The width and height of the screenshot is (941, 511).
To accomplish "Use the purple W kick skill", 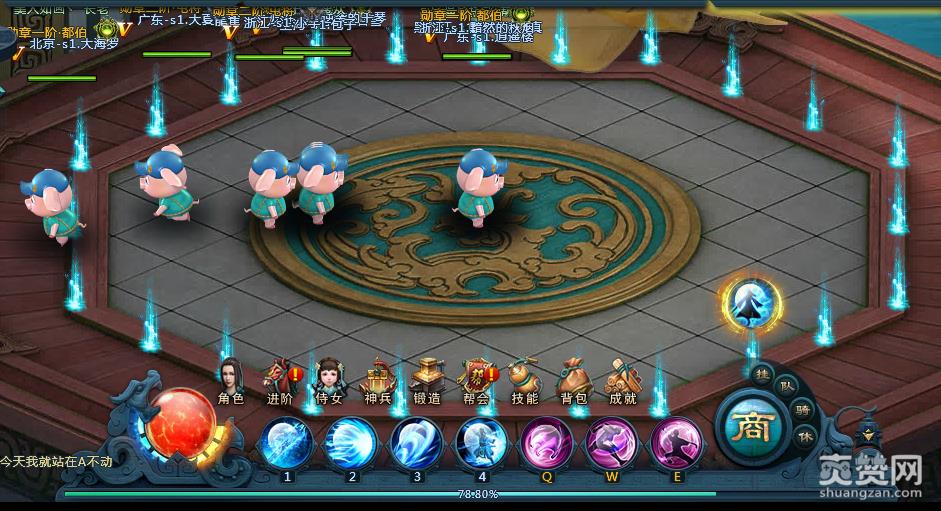I will [612, 443].
